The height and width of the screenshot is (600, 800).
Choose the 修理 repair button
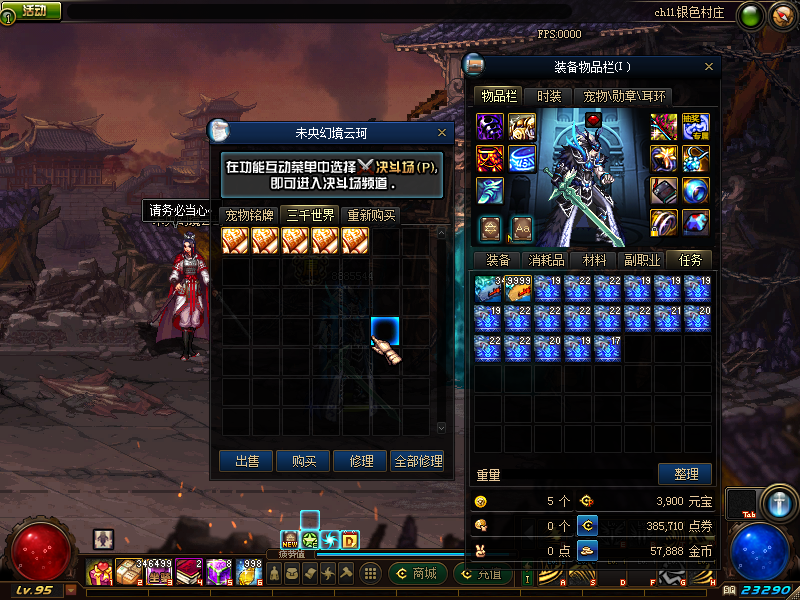361,461
